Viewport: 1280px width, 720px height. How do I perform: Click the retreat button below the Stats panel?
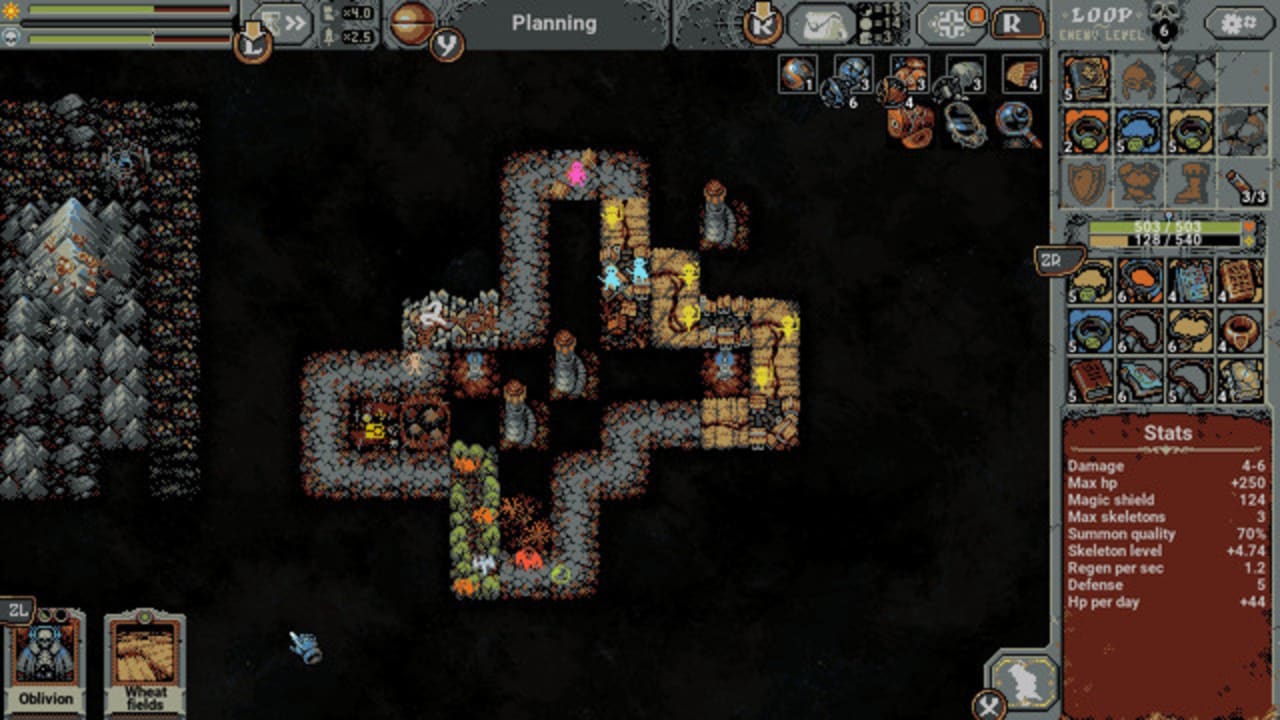coord(1023,681)
